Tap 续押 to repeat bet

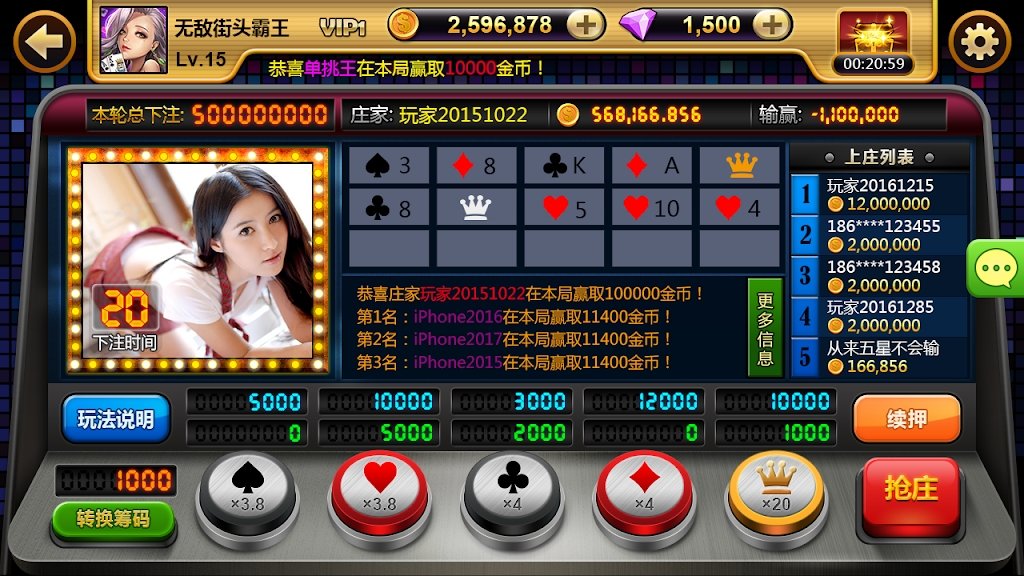(906, 419)
